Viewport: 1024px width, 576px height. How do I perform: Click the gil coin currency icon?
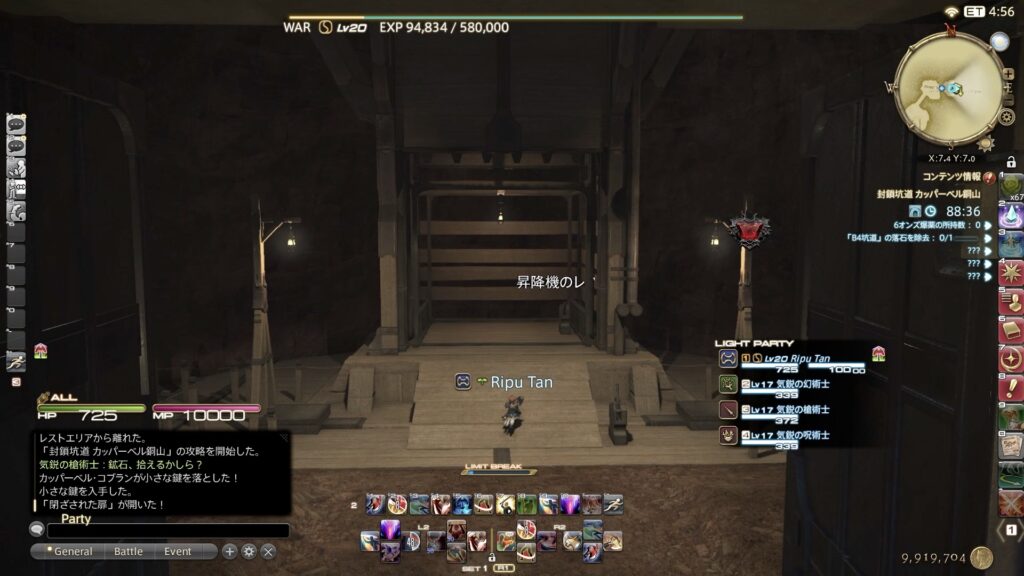tap(981, 558)
